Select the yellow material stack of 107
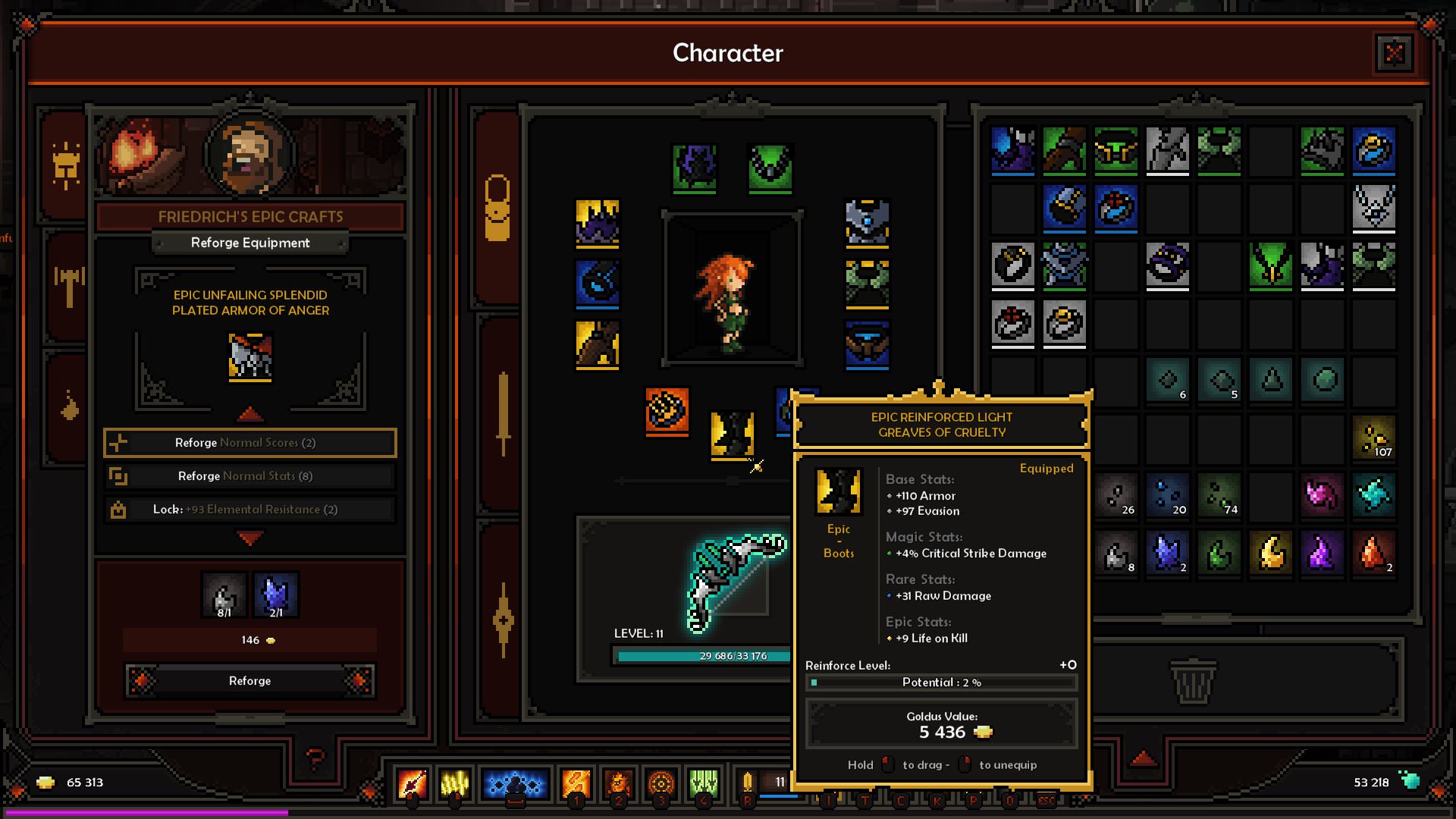1456x819 pixels. [1373, 438]
